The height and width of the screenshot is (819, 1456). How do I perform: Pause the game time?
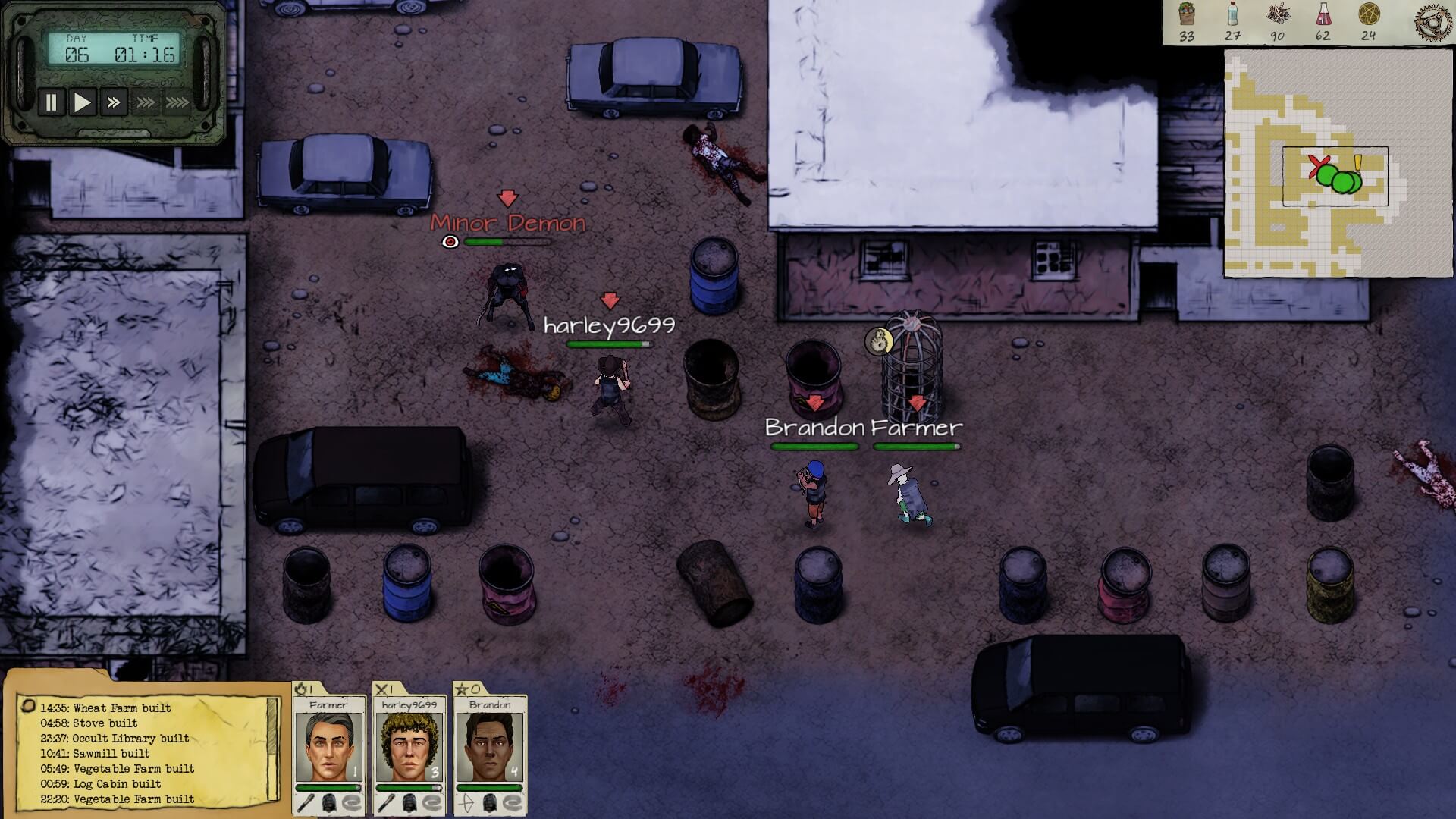coord(52,102)
